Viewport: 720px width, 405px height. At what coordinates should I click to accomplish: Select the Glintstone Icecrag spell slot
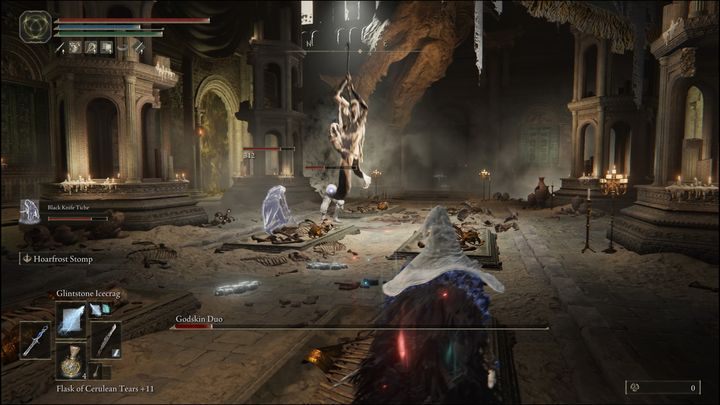pos(72,318)
